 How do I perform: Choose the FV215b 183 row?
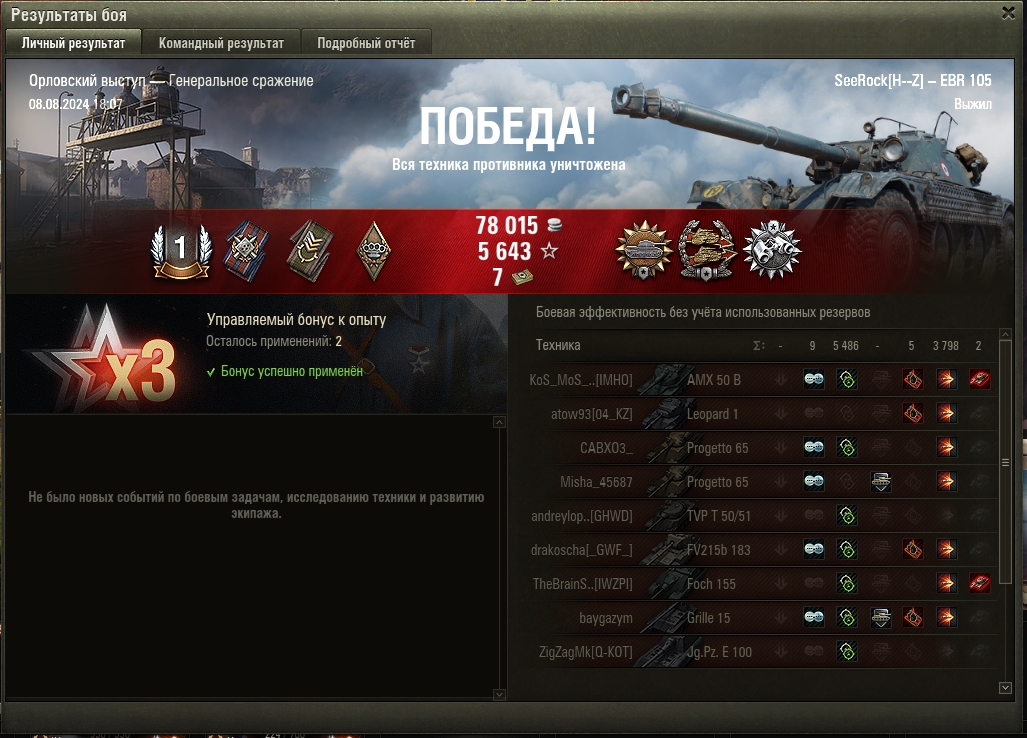click(x=718, y=550)
